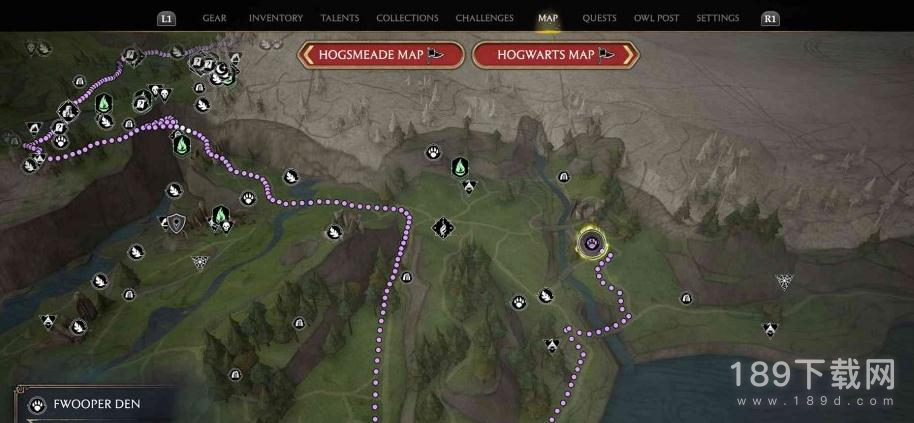The width and height of the screenshot is (914, 423).
Task: Click the shield-shaped map marker
Action: coord(177,222)
